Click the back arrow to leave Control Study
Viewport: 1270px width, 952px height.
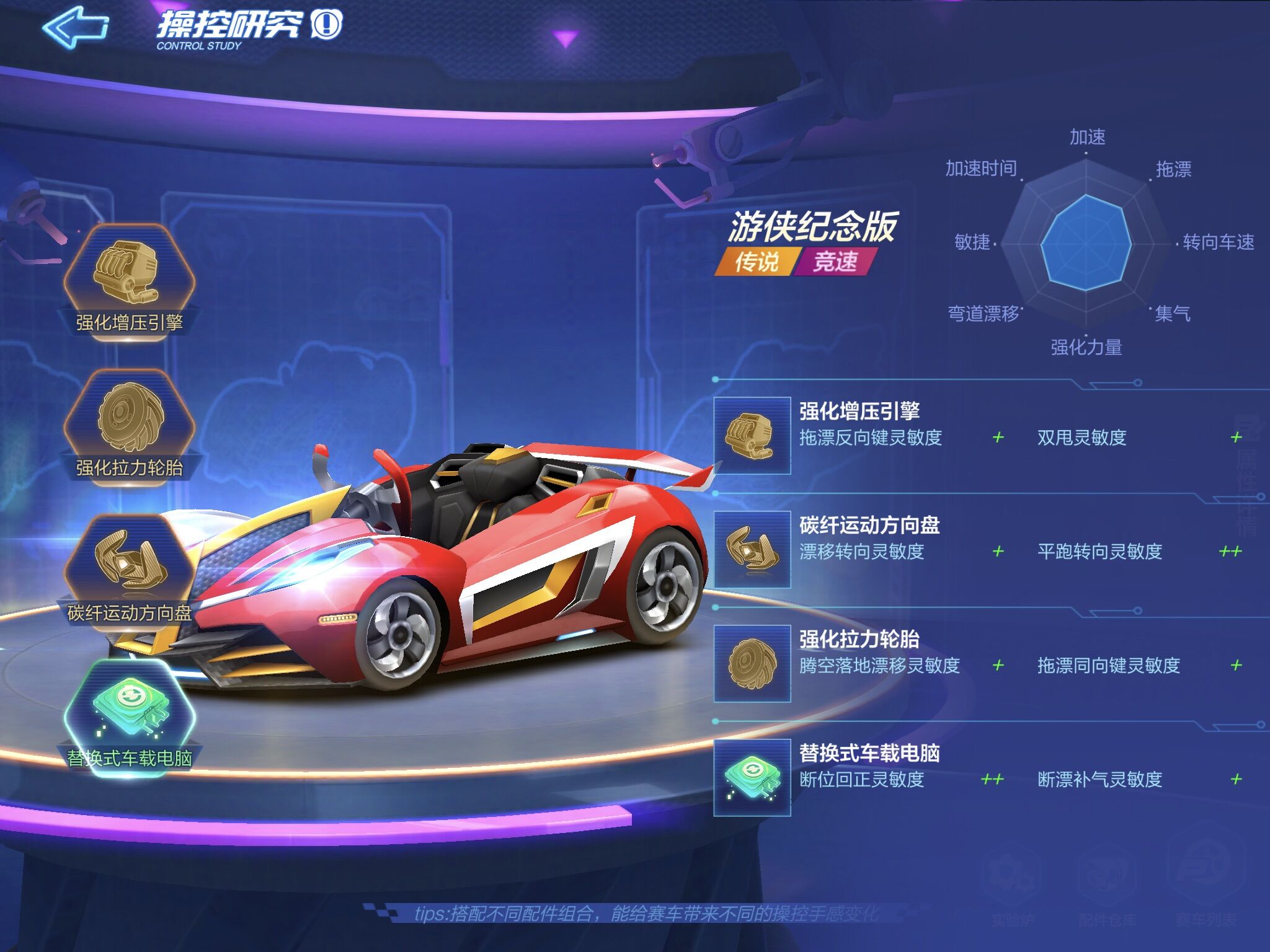74,26
